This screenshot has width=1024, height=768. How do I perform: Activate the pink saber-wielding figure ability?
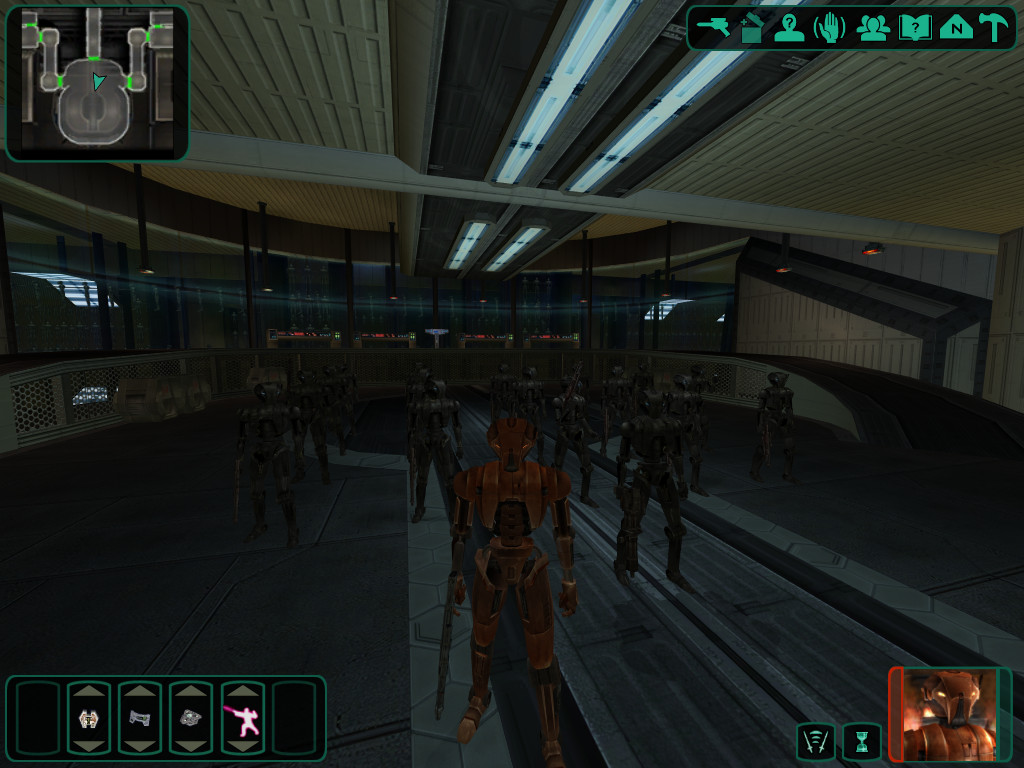[242, 717]
